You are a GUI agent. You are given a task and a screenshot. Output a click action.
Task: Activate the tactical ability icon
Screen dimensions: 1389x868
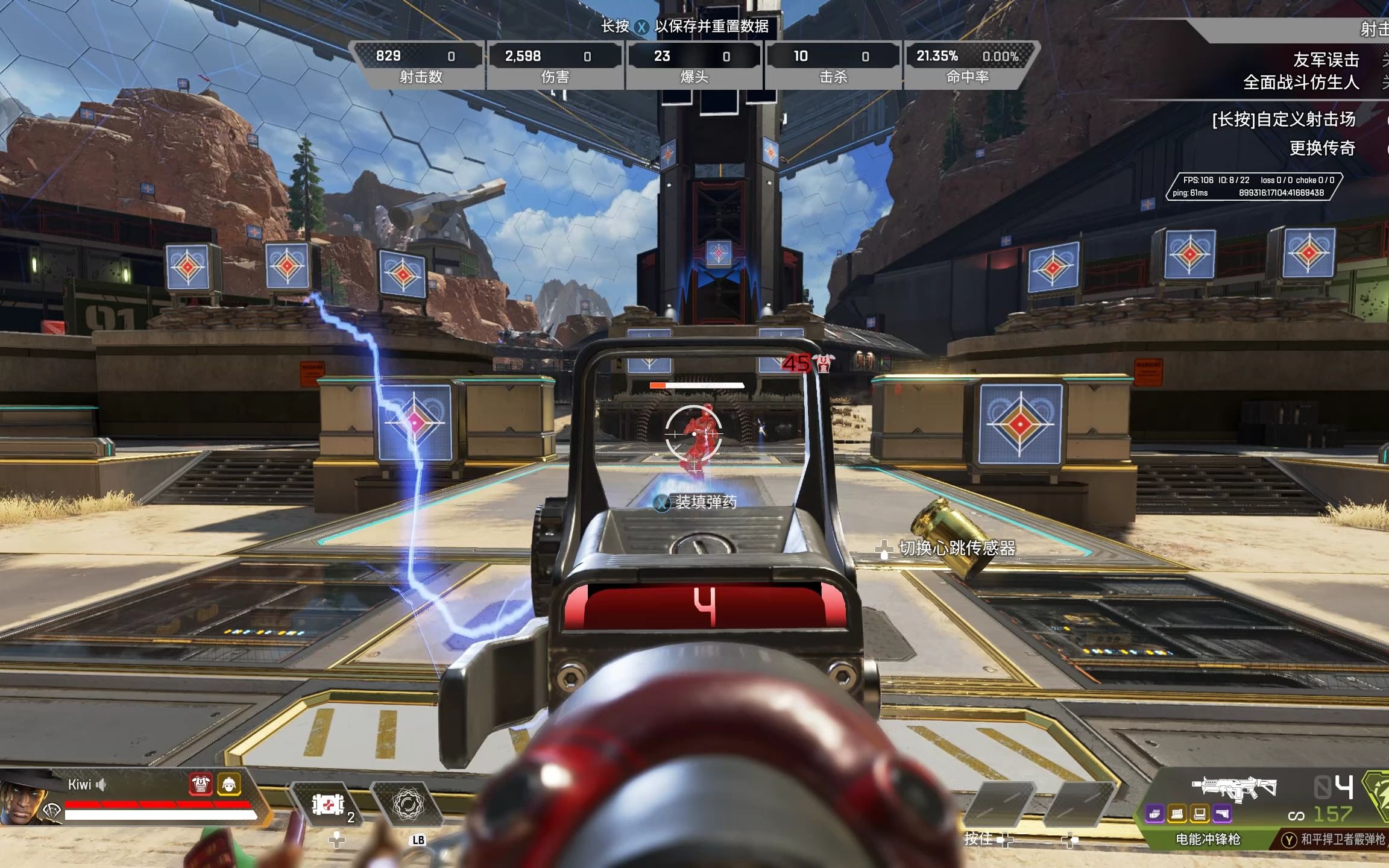coord(408,805)
